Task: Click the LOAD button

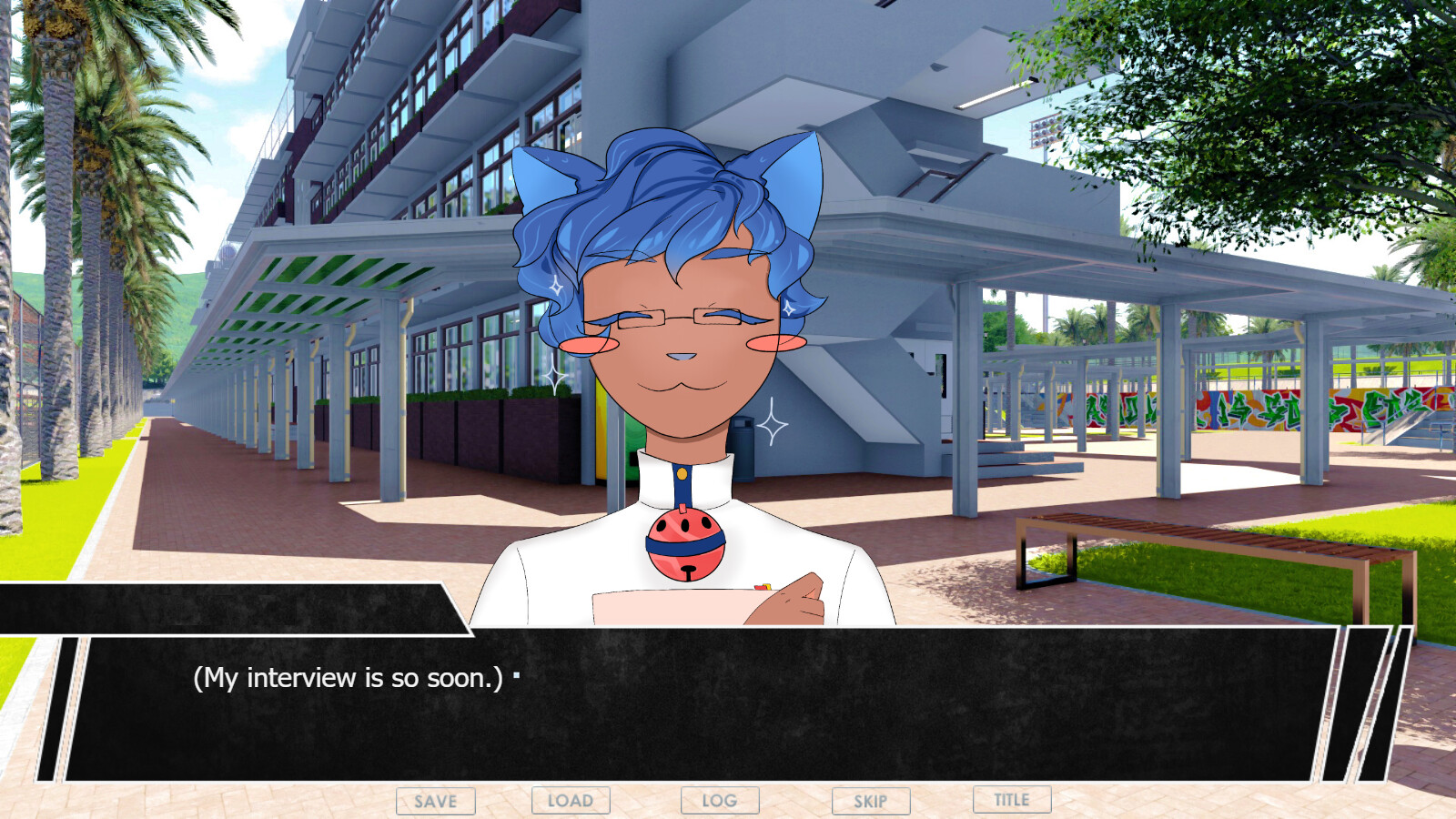Action: click(x=571, y=801)
